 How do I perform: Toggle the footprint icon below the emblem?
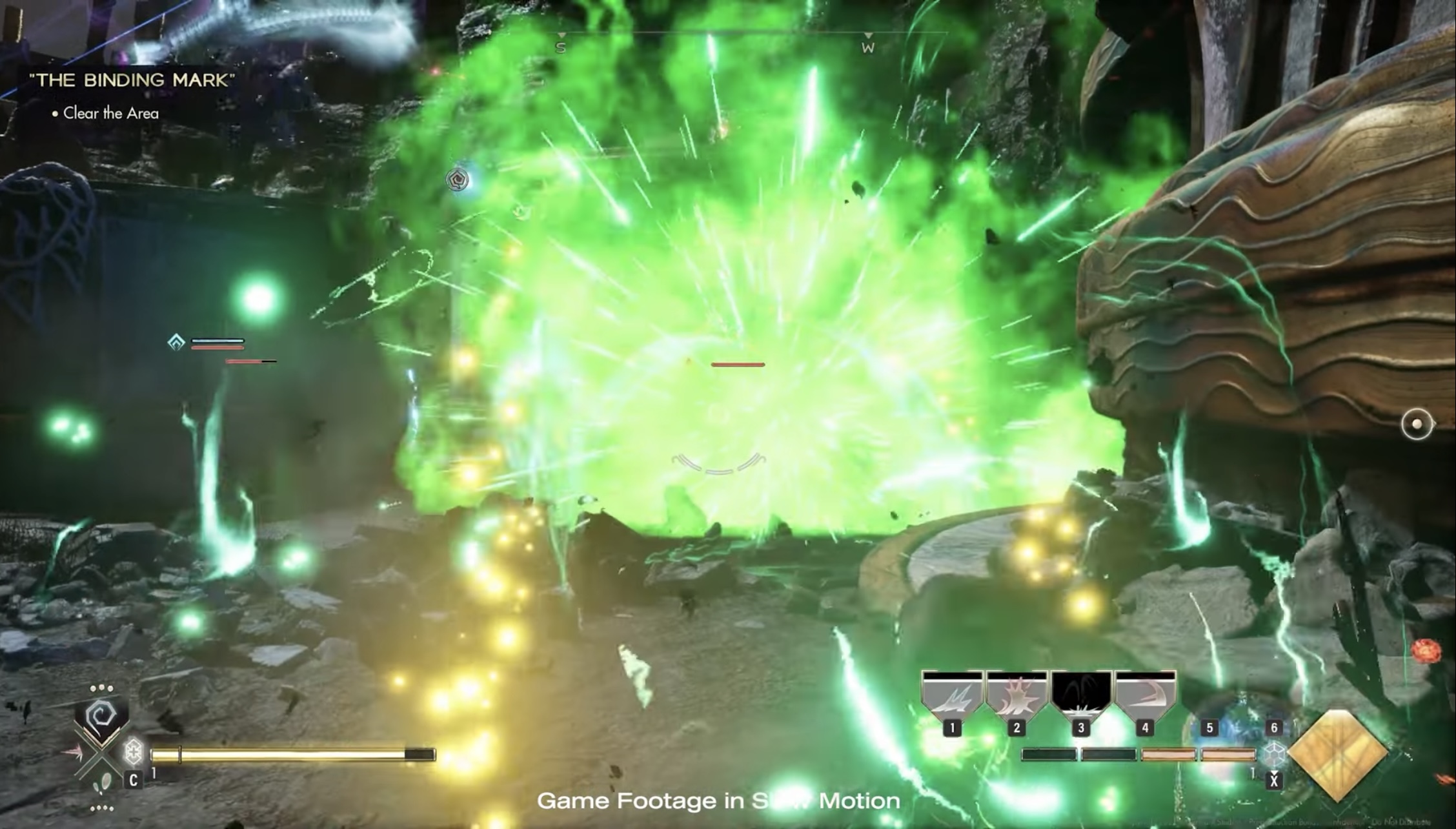coord(102,783)
